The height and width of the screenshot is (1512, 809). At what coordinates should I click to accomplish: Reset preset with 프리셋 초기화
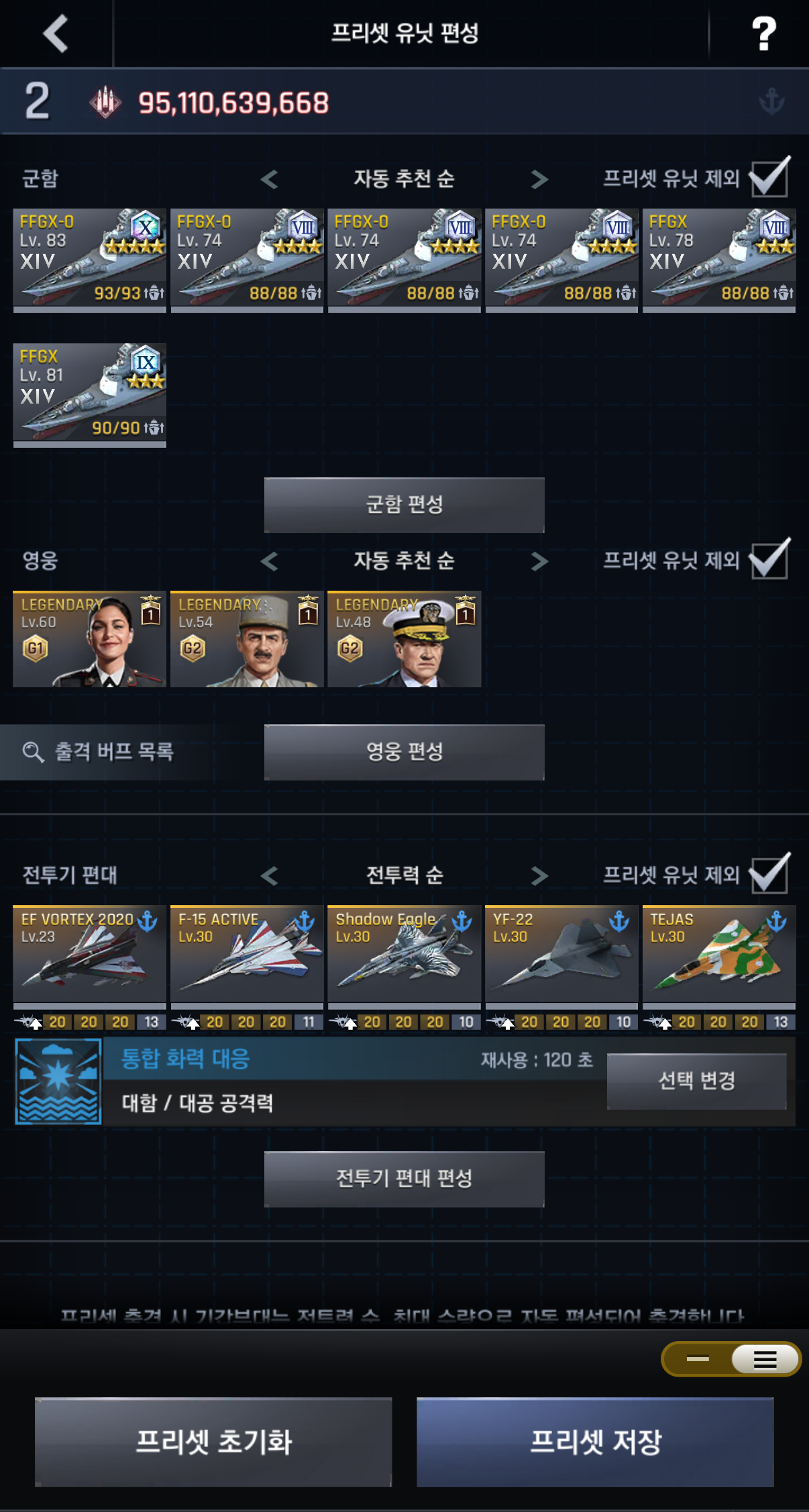coord(213,1442)
